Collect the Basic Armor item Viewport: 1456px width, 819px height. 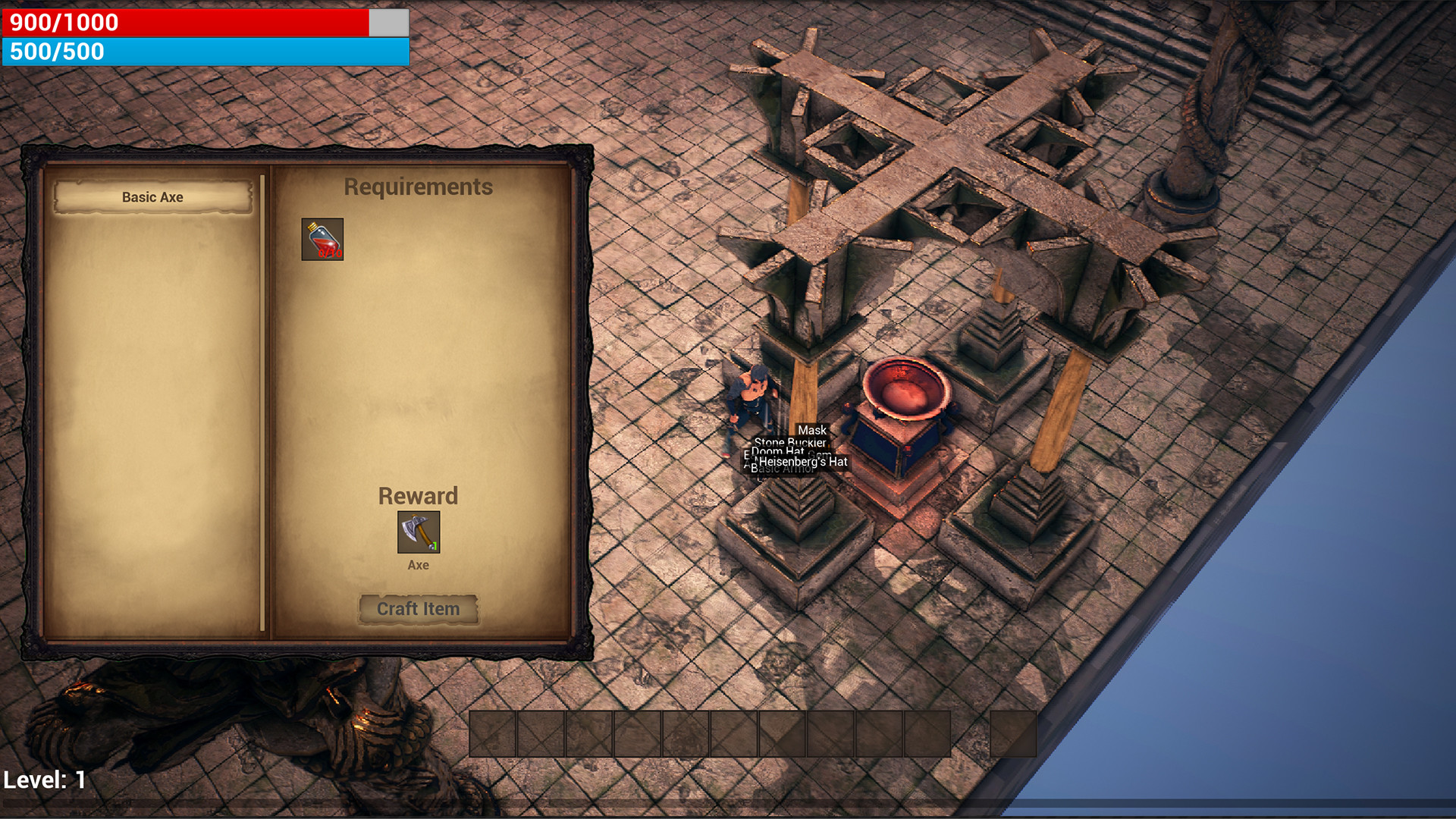[783, 470]
